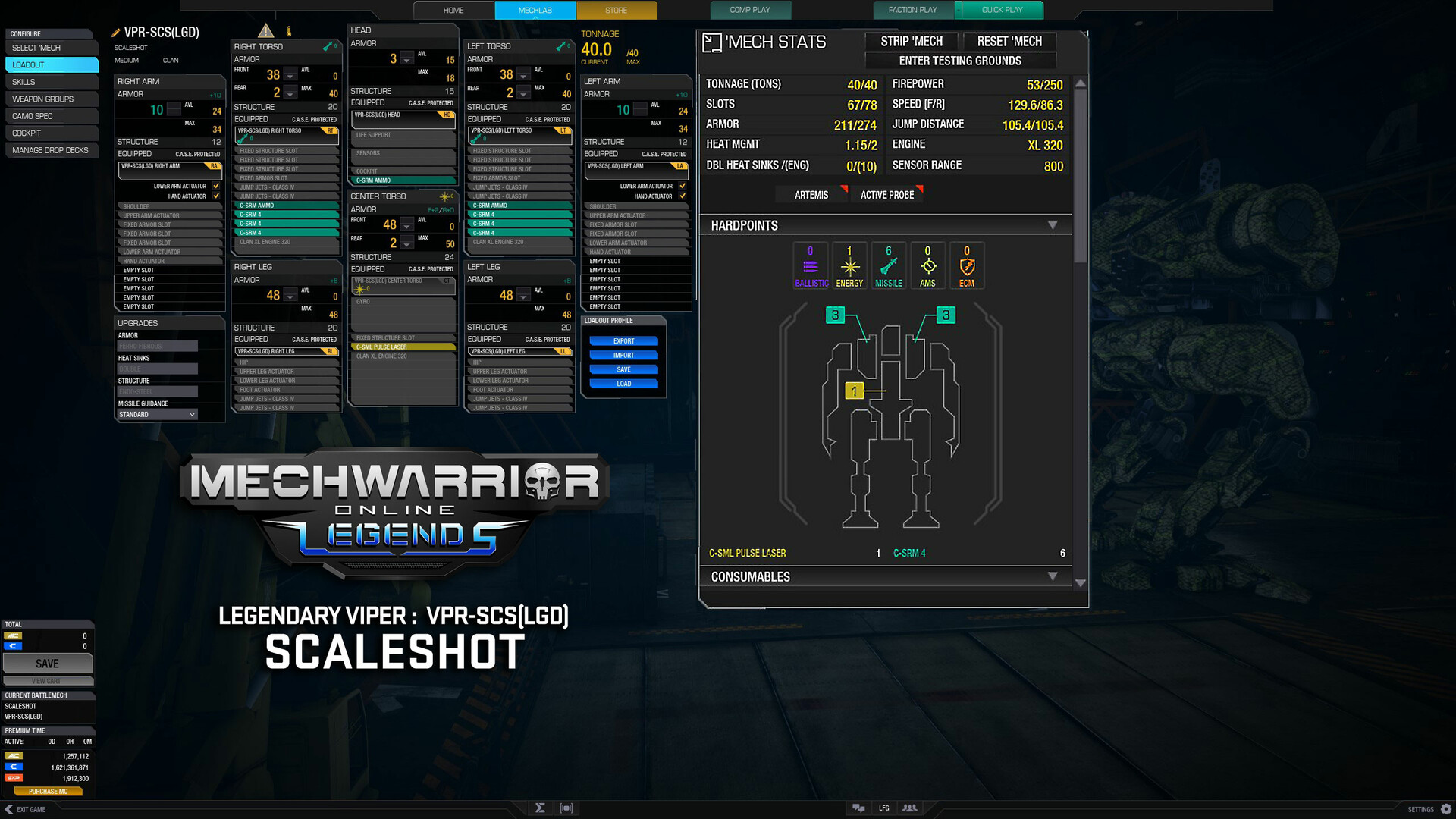Open the FACTION PLAY tab

click(x=912, y=10)
